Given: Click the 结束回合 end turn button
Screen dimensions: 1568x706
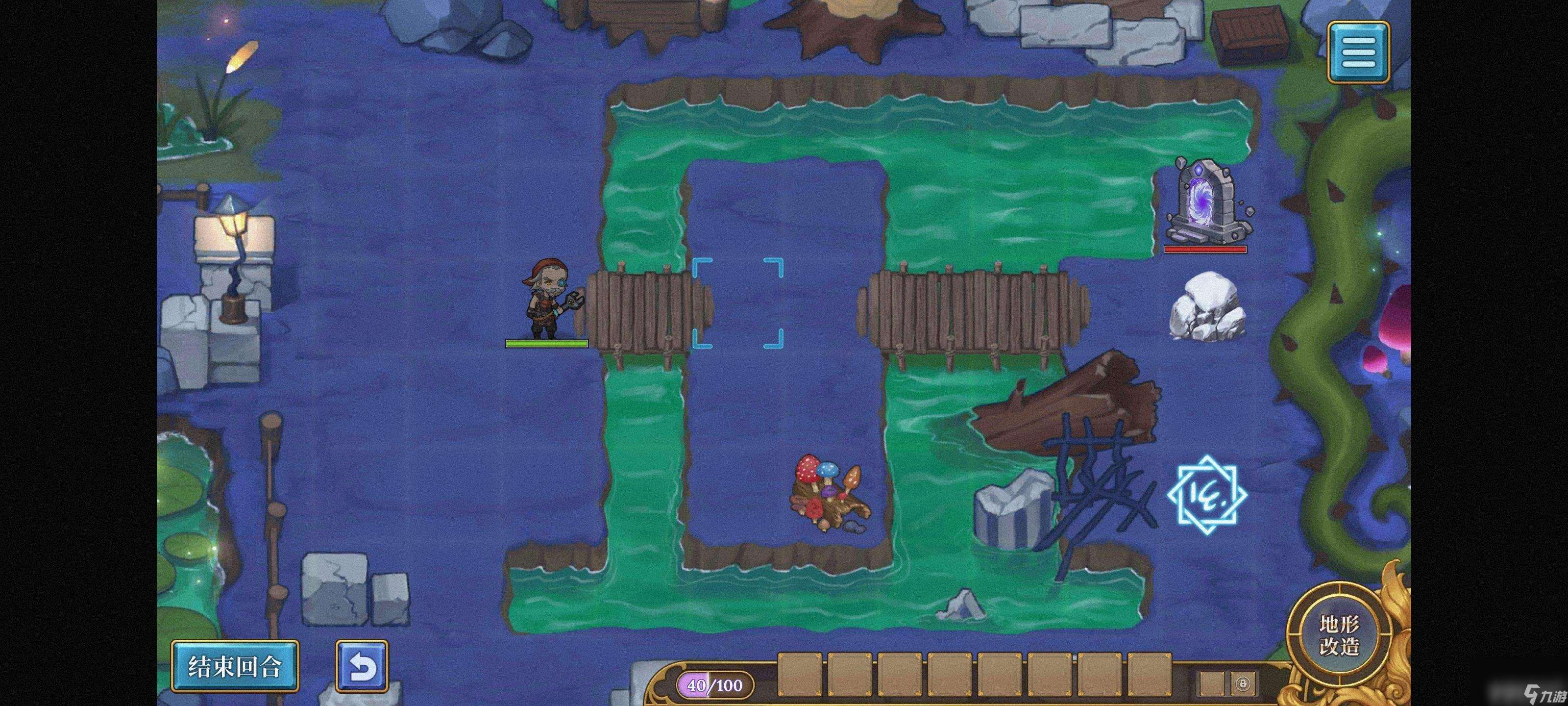Looking at the screenshot, I should point(235,666).
